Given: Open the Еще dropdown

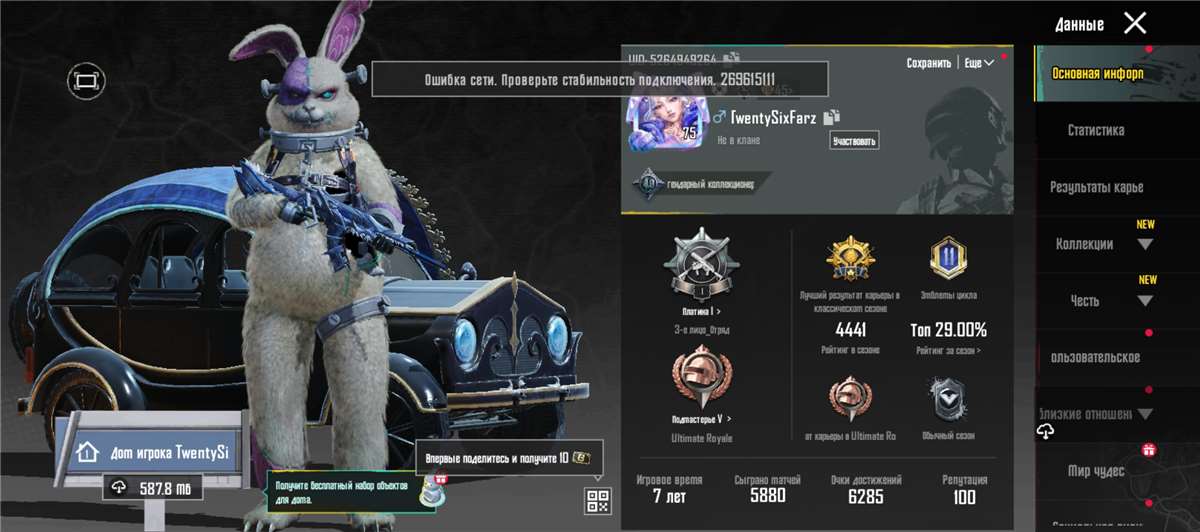Looking at the screenshot, I should [x=978, y=63].
